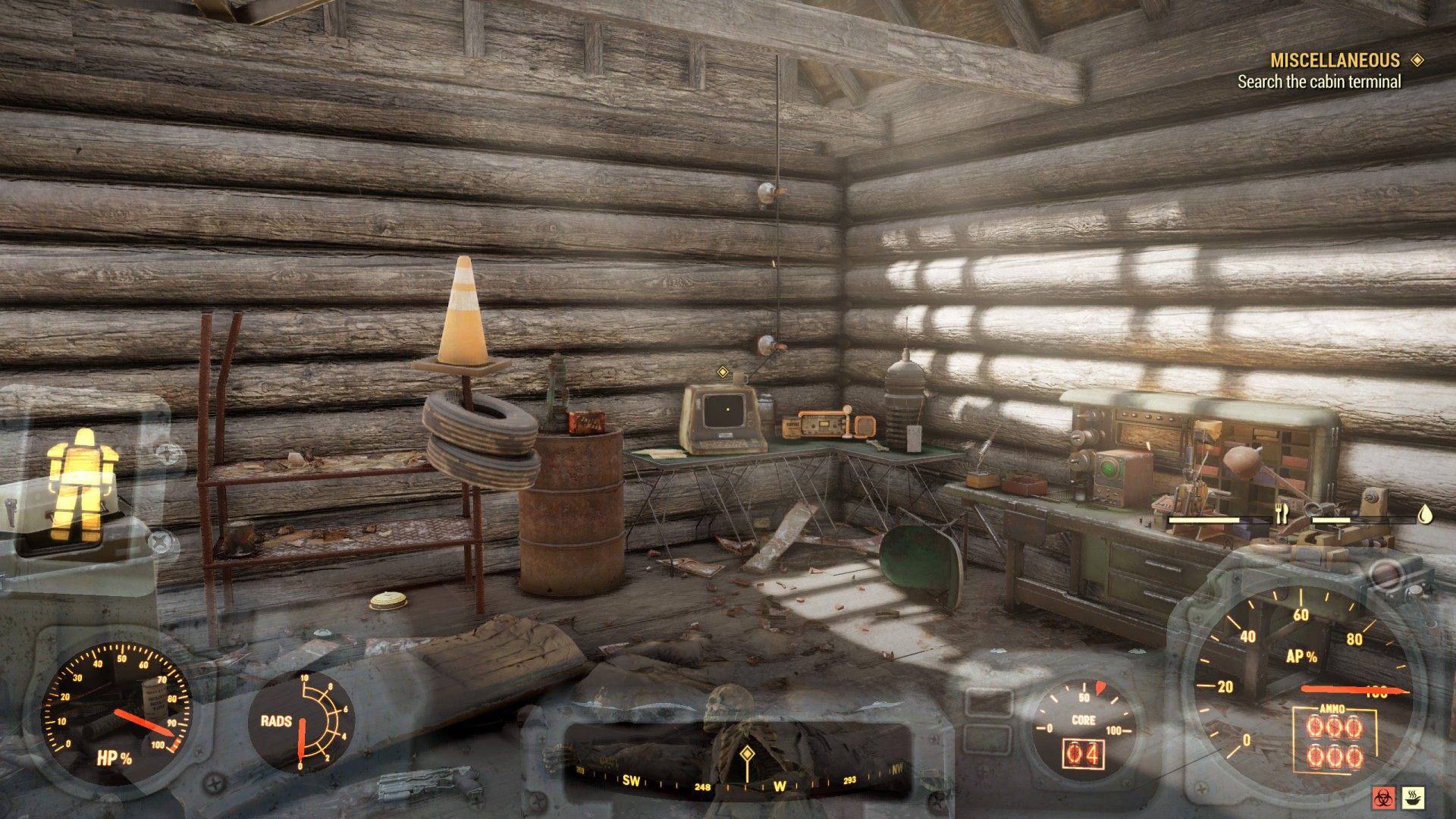This screenshot has width=1456, height=819.
Task: Click the quest diamond on the compass
Action: (747, 753)
